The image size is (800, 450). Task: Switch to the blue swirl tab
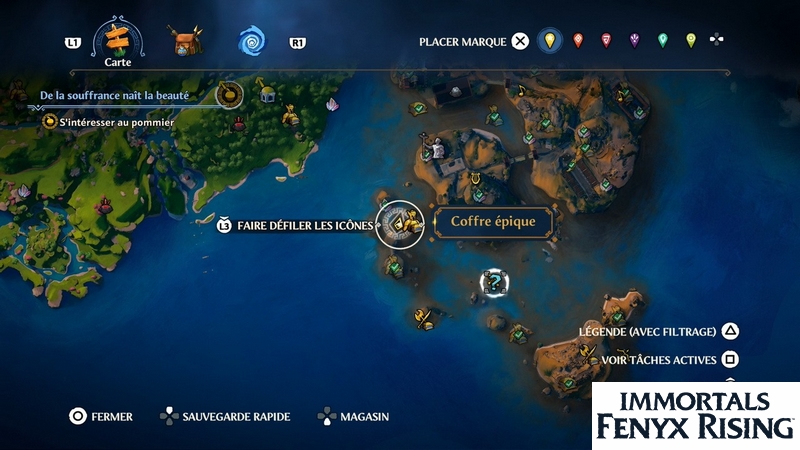tap(250, 42)
